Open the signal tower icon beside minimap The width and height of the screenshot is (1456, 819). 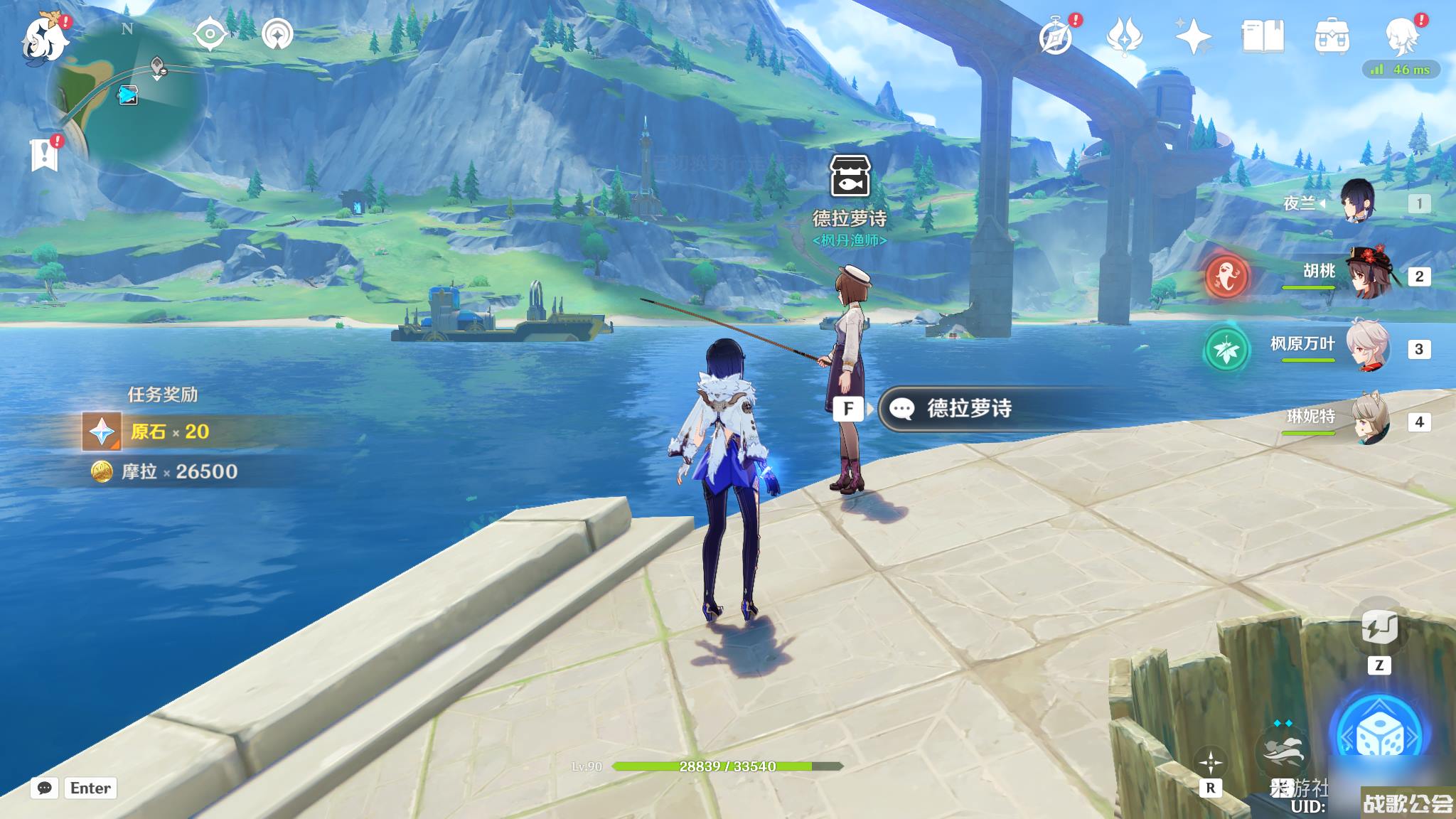click(277, 34)
